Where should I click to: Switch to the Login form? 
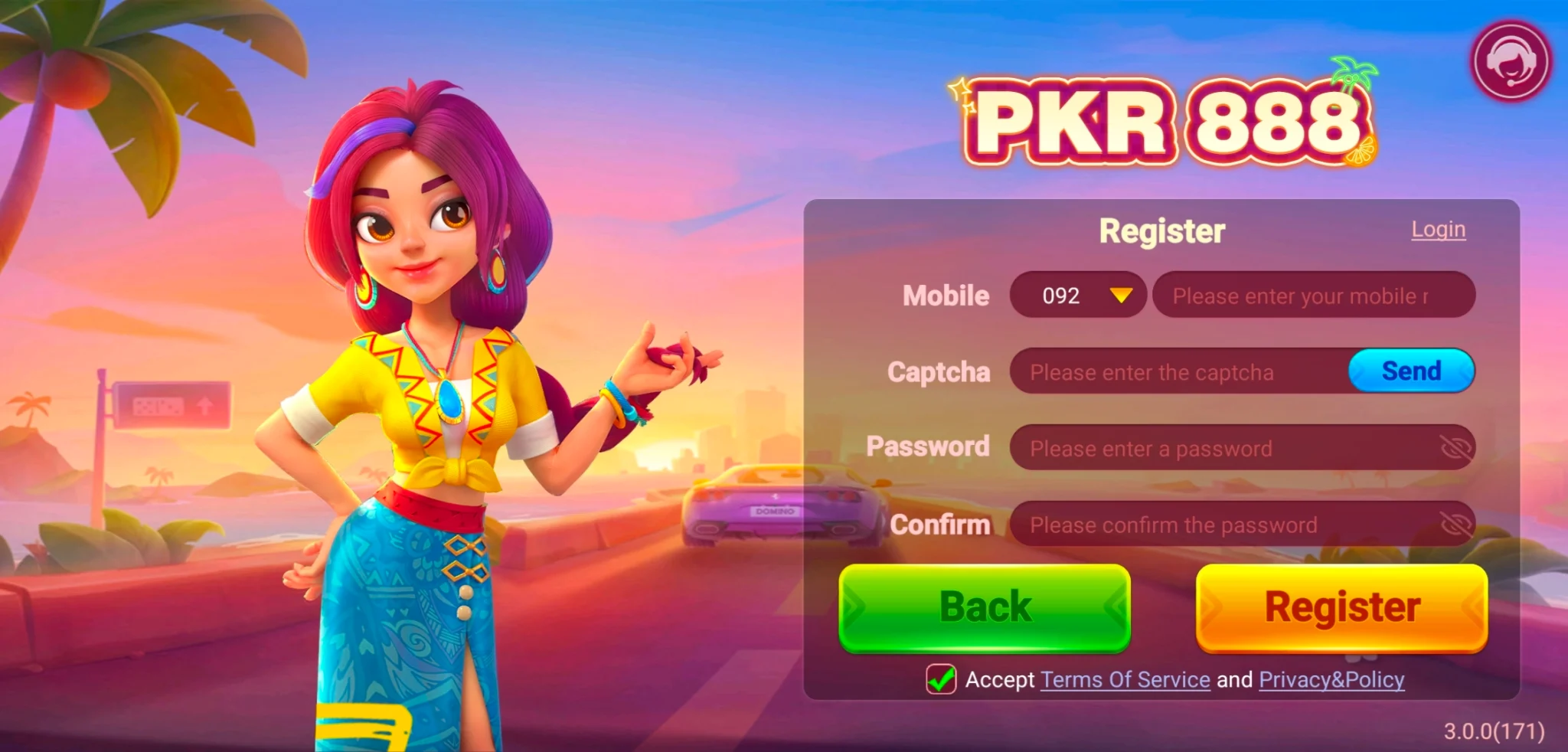click(1438, 230)
